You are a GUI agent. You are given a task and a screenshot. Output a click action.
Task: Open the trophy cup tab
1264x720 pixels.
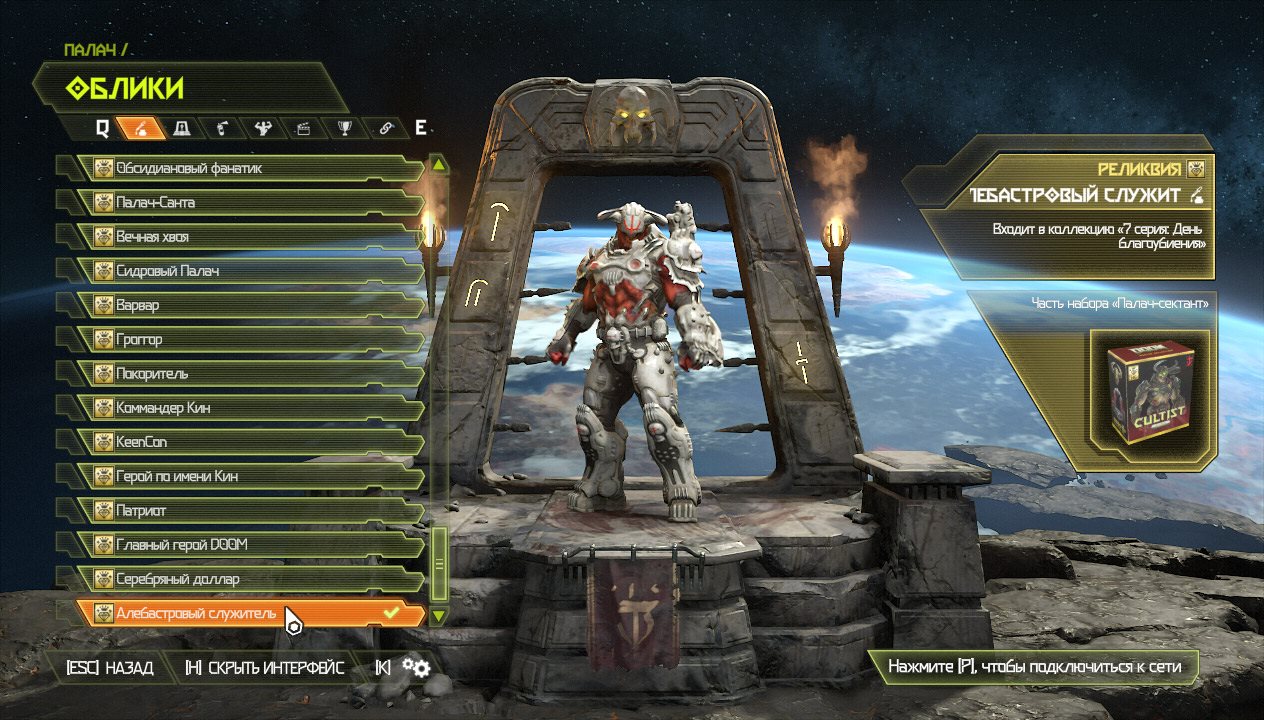(x=345, y=128)
